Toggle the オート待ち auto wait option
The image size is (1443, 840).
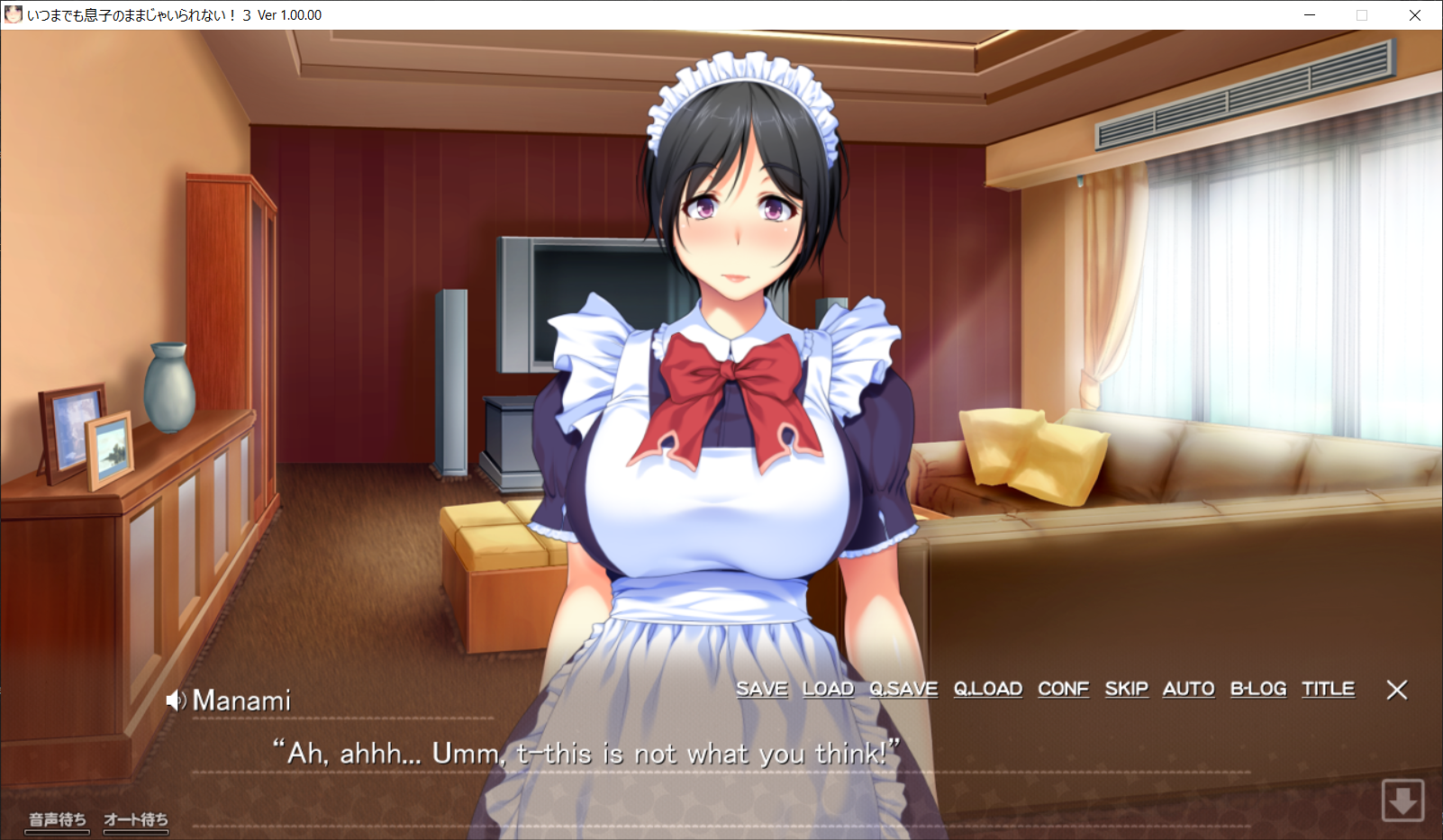pos(136,819)
